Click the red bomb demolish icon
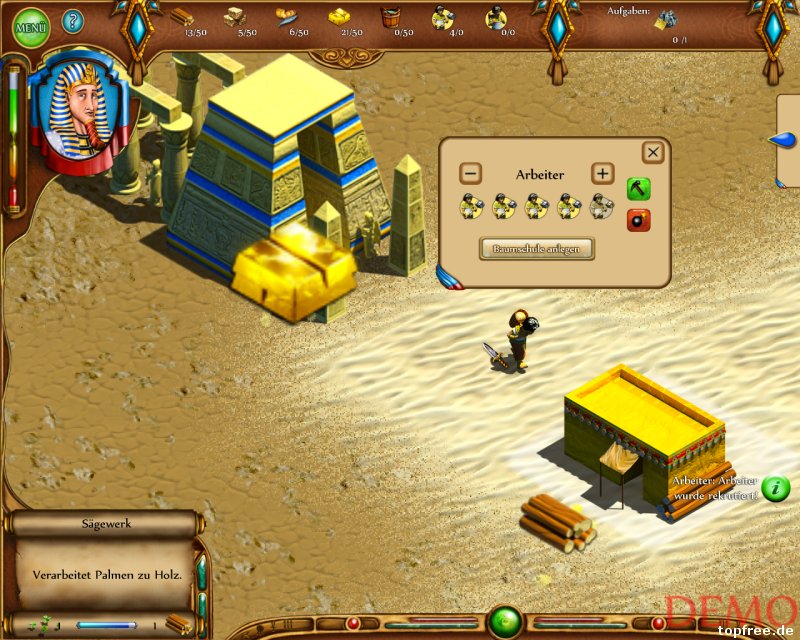800x640 pixels. coord(638,220)
